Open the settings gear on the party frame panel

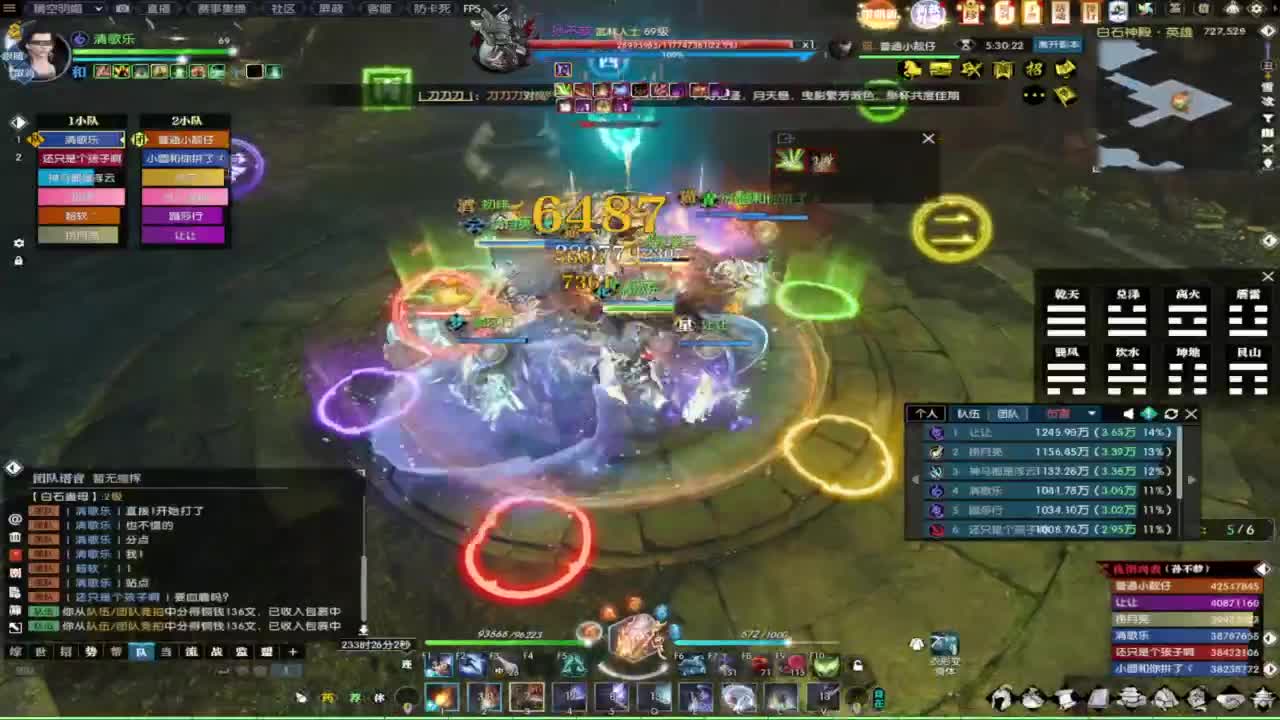17,243
